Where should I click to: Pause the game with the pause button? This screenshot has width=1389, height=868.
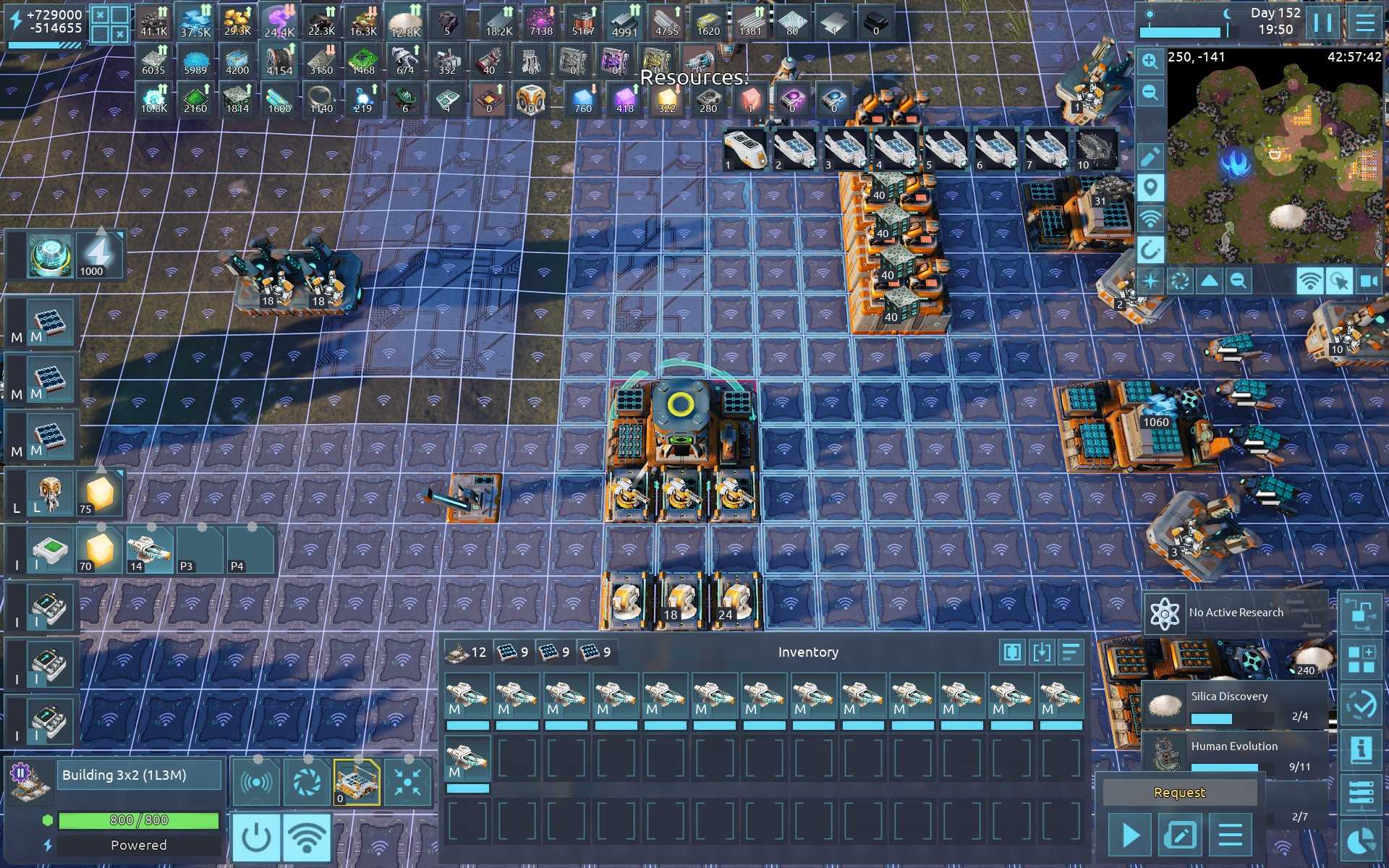1322,23
